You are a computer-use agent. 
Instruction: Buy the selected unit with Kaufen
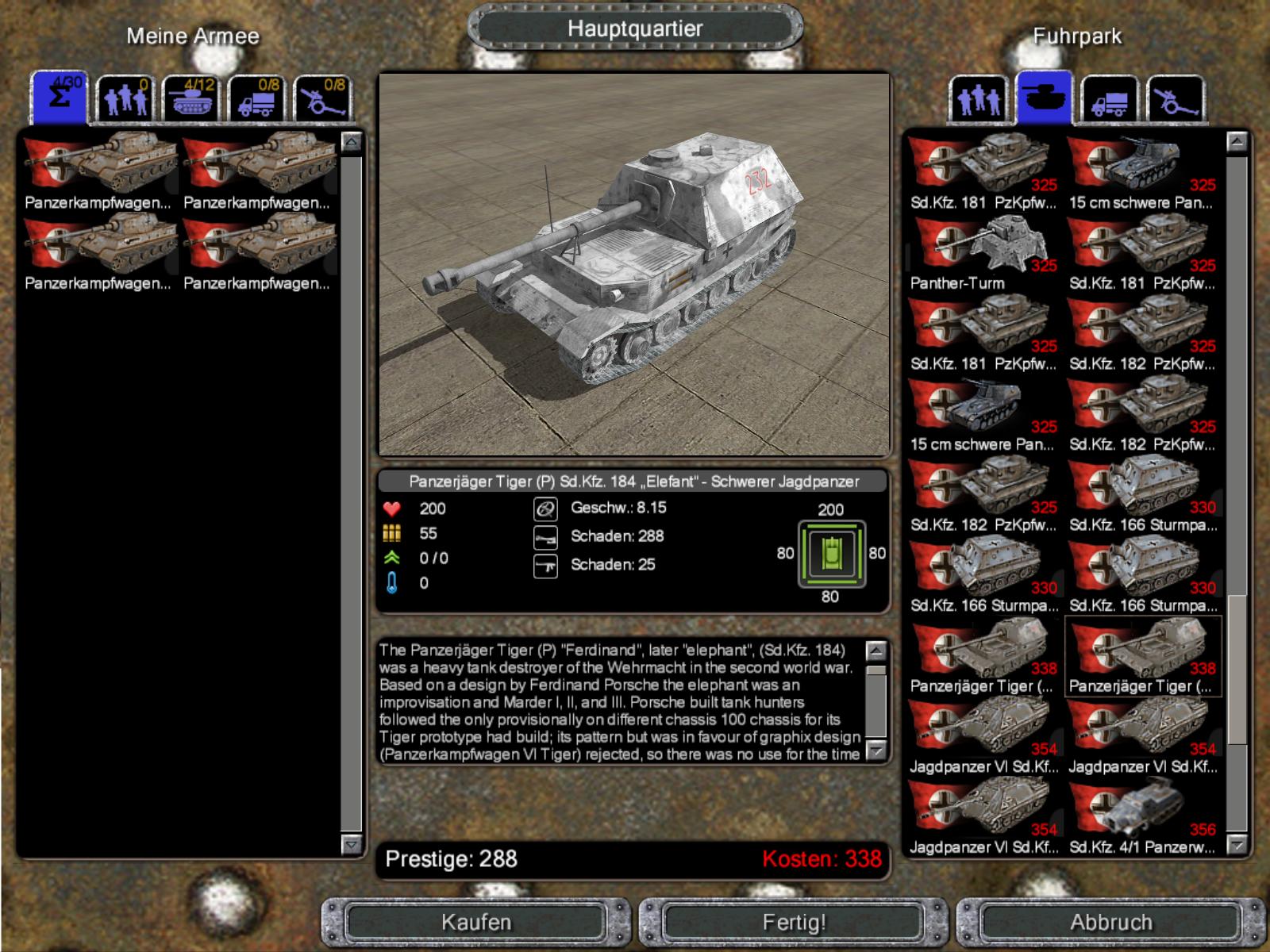(x=476, y=922)
